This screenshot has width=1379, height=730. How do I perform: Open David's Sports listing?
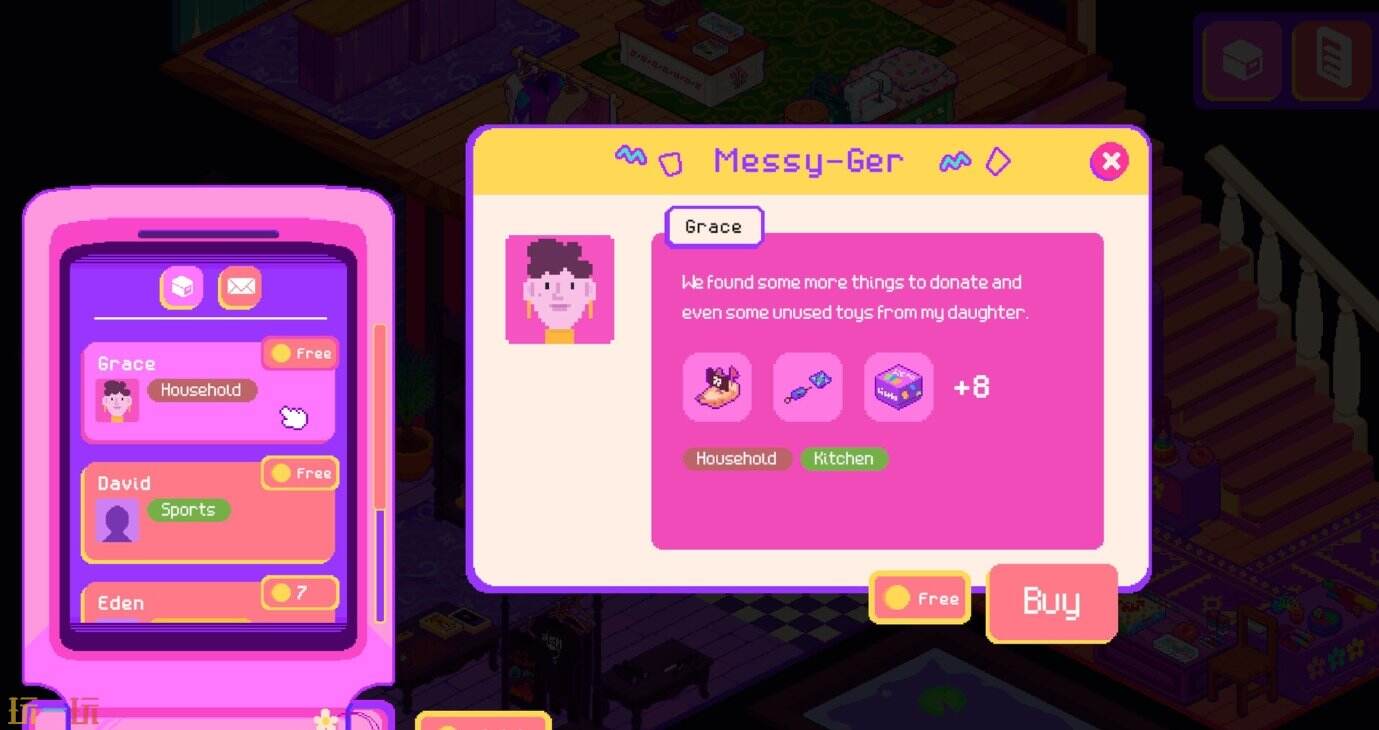pos(208,511)
